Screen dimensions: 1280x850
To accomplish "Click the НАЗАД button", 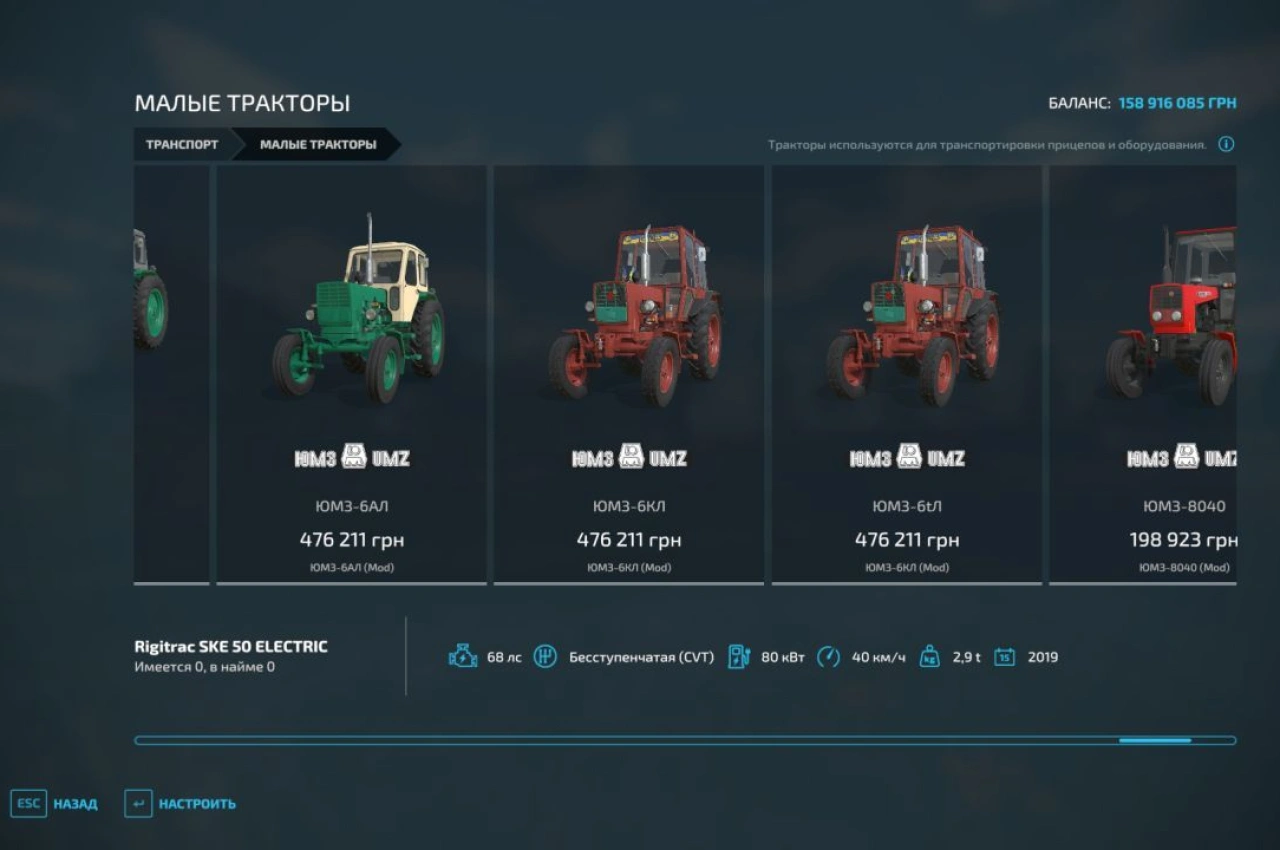I will coord(75,803).
